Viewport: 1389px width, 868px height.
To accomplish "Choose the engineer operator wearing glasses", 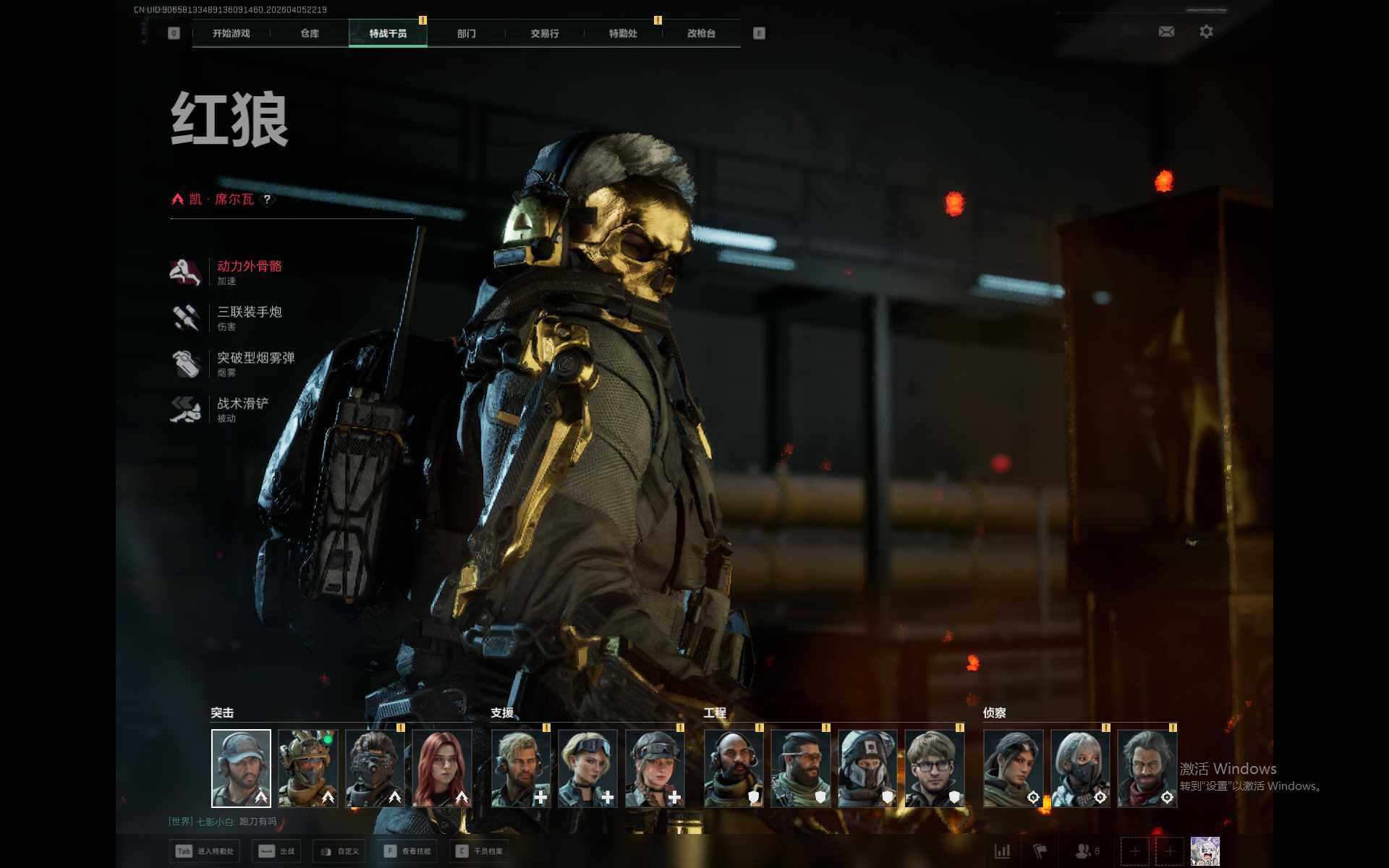I will click(x=935, y=768).
